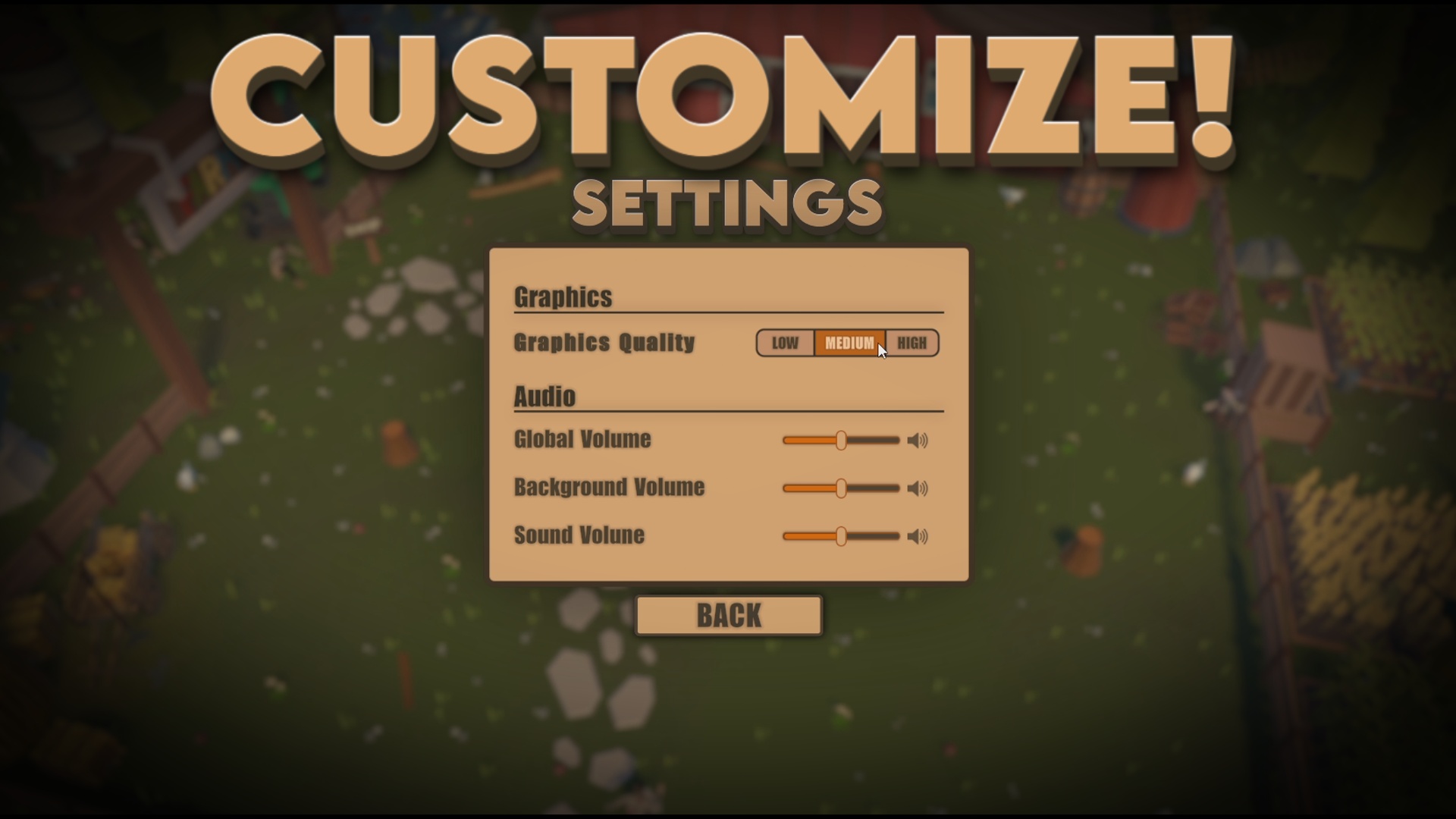Click the Global Volume slider handle

click(x=842, y=440)
